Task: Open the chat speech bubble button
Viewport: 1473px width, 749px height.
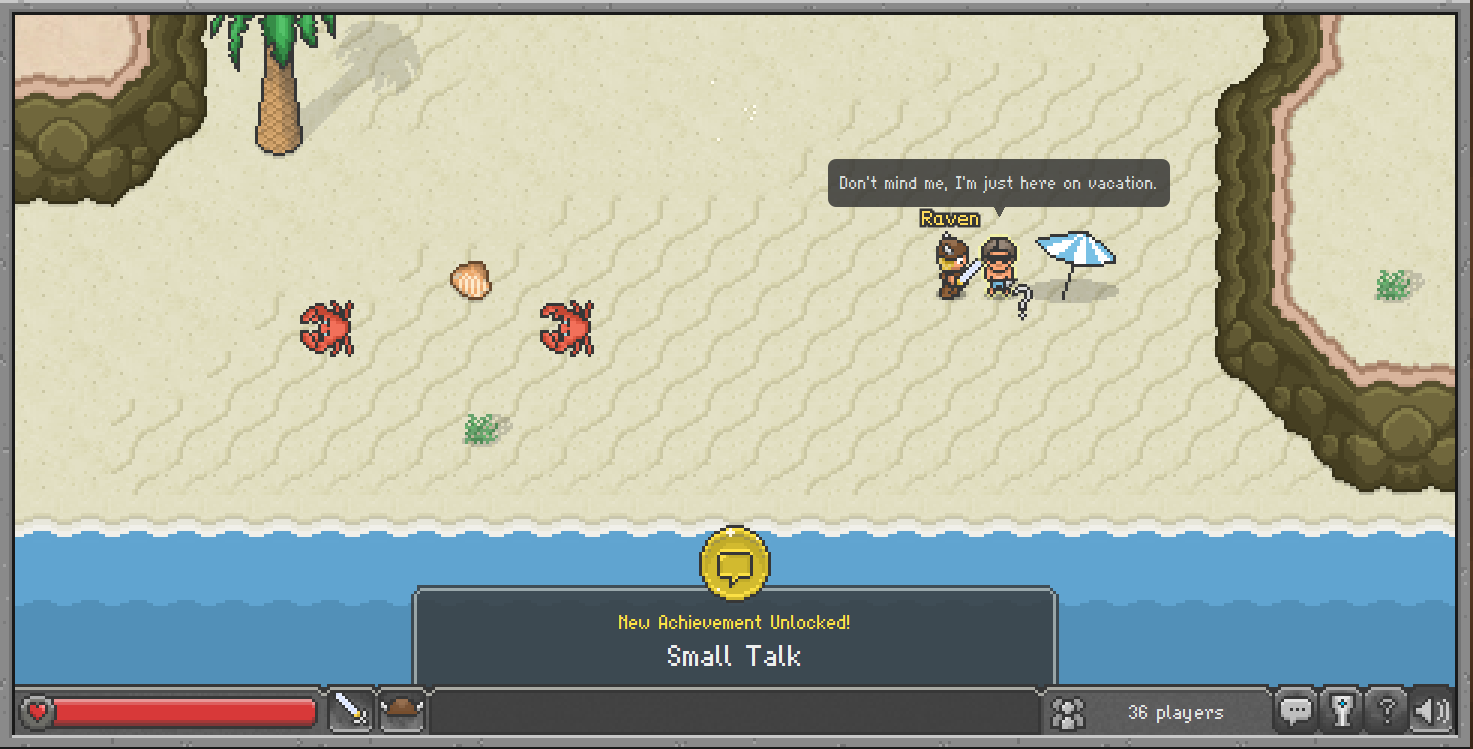Action: coord(1296,711)
